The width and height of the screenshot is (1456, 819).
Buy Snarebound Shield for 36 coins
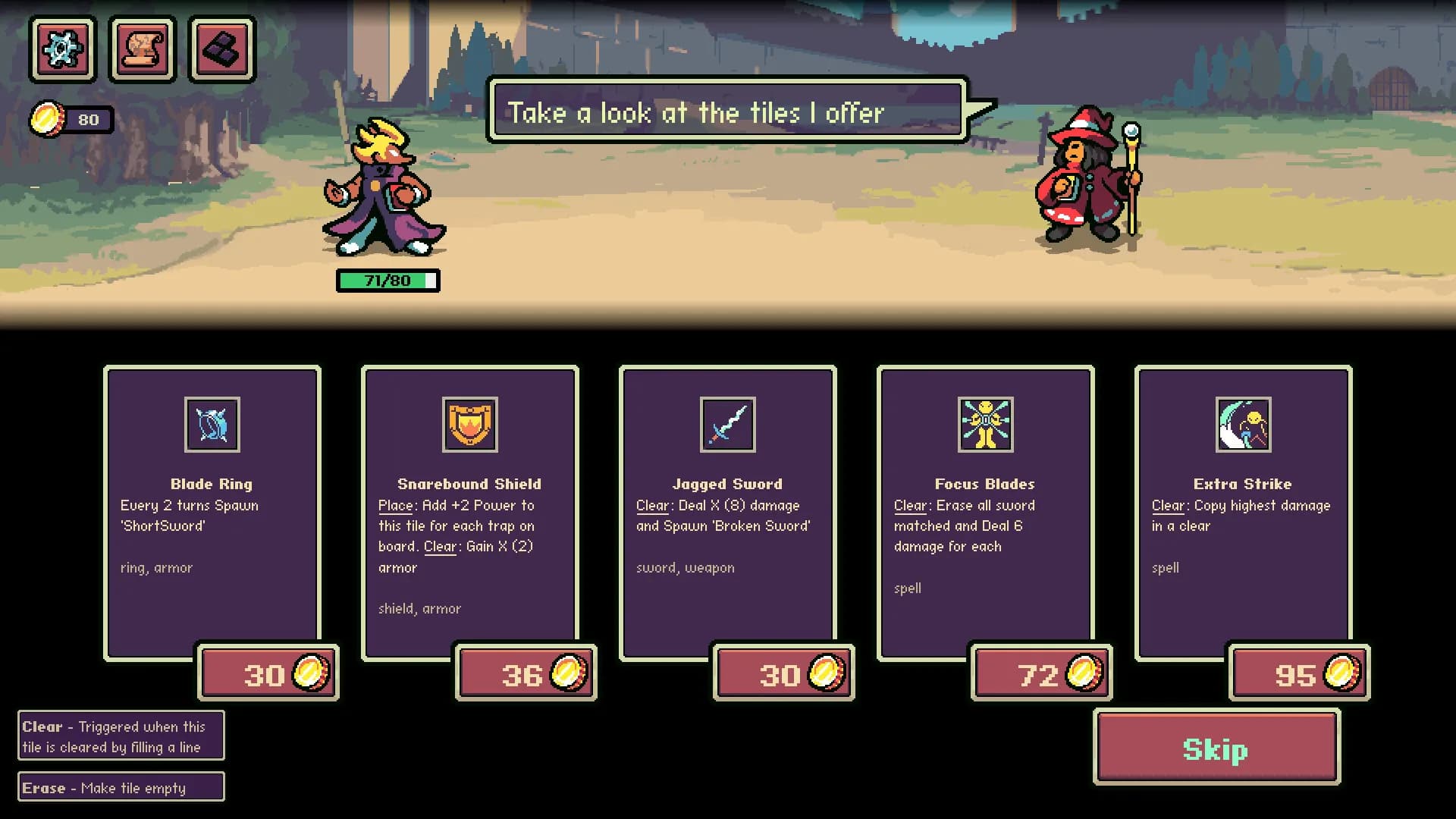coord(526,673)
